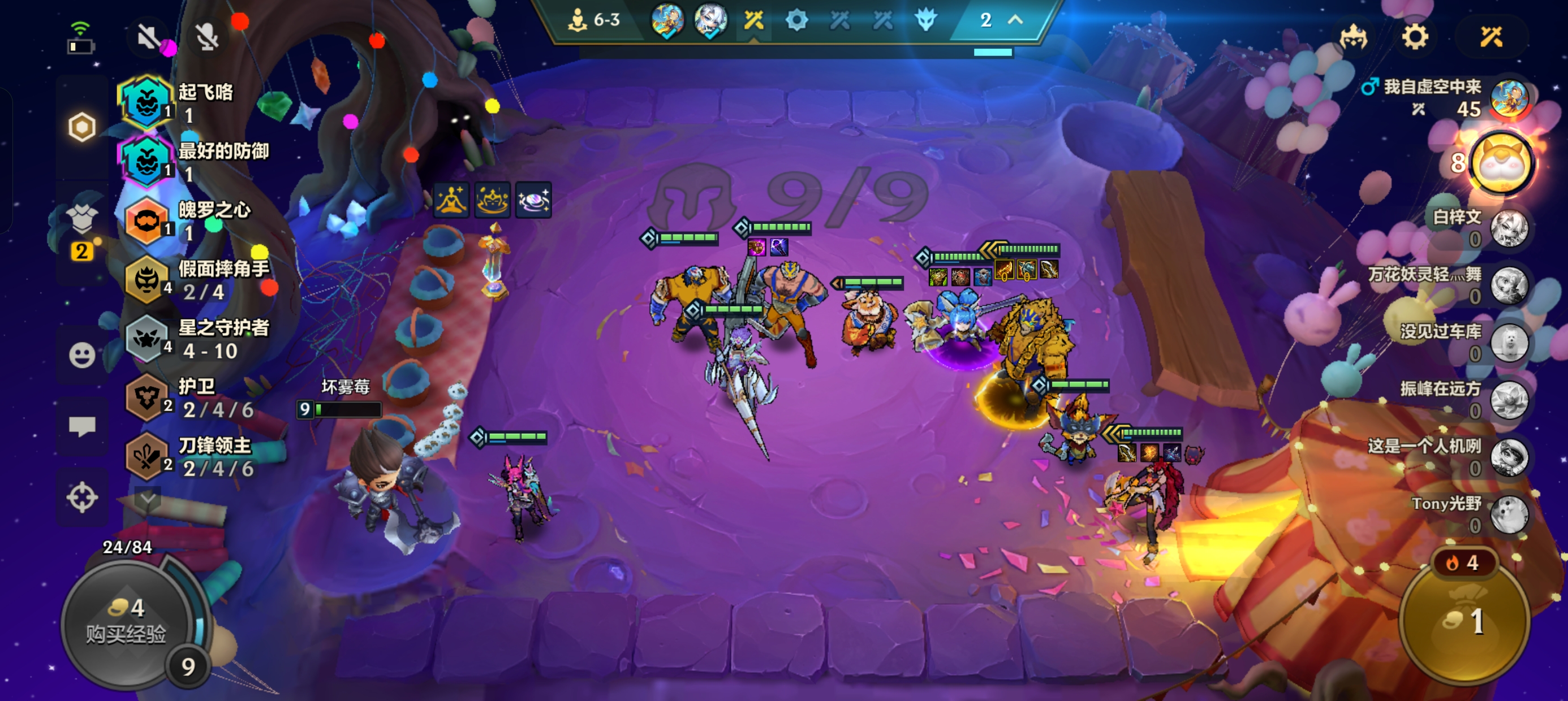Select the 假面摔角手 trait row

click(195, 280)
